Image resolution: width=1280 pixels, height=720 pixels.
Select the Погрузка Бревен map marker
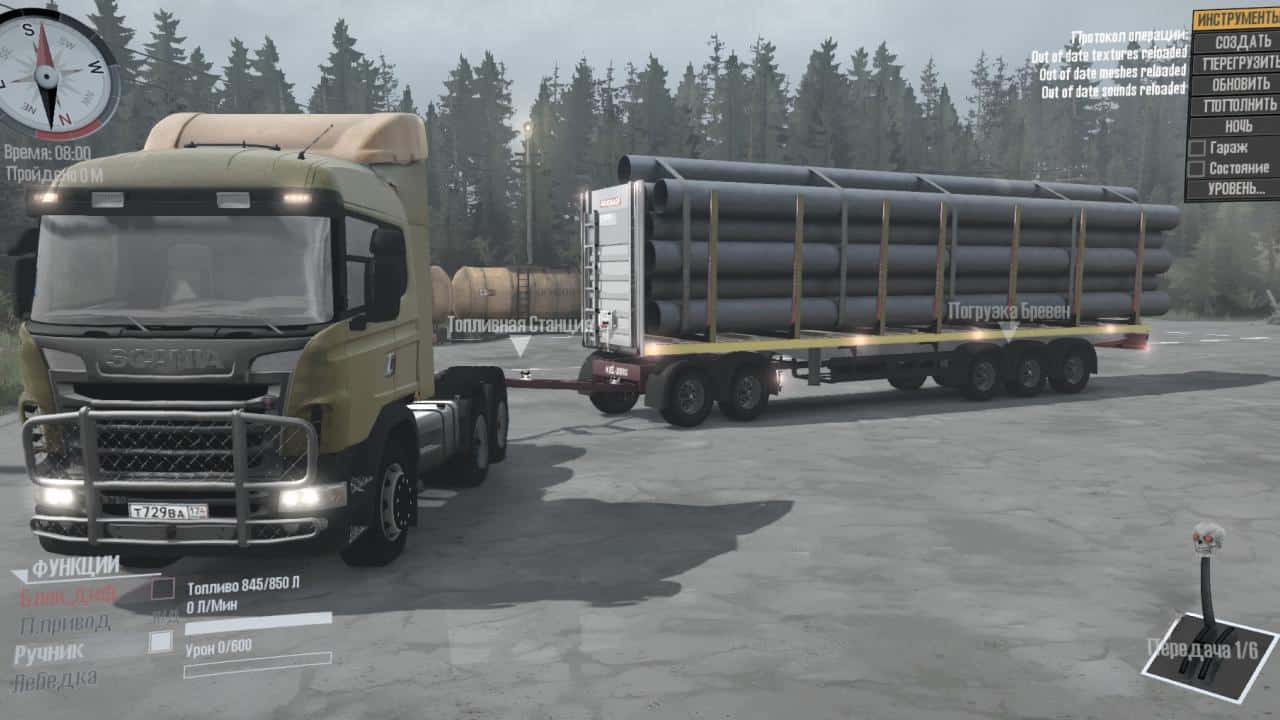coord(1008,318)
